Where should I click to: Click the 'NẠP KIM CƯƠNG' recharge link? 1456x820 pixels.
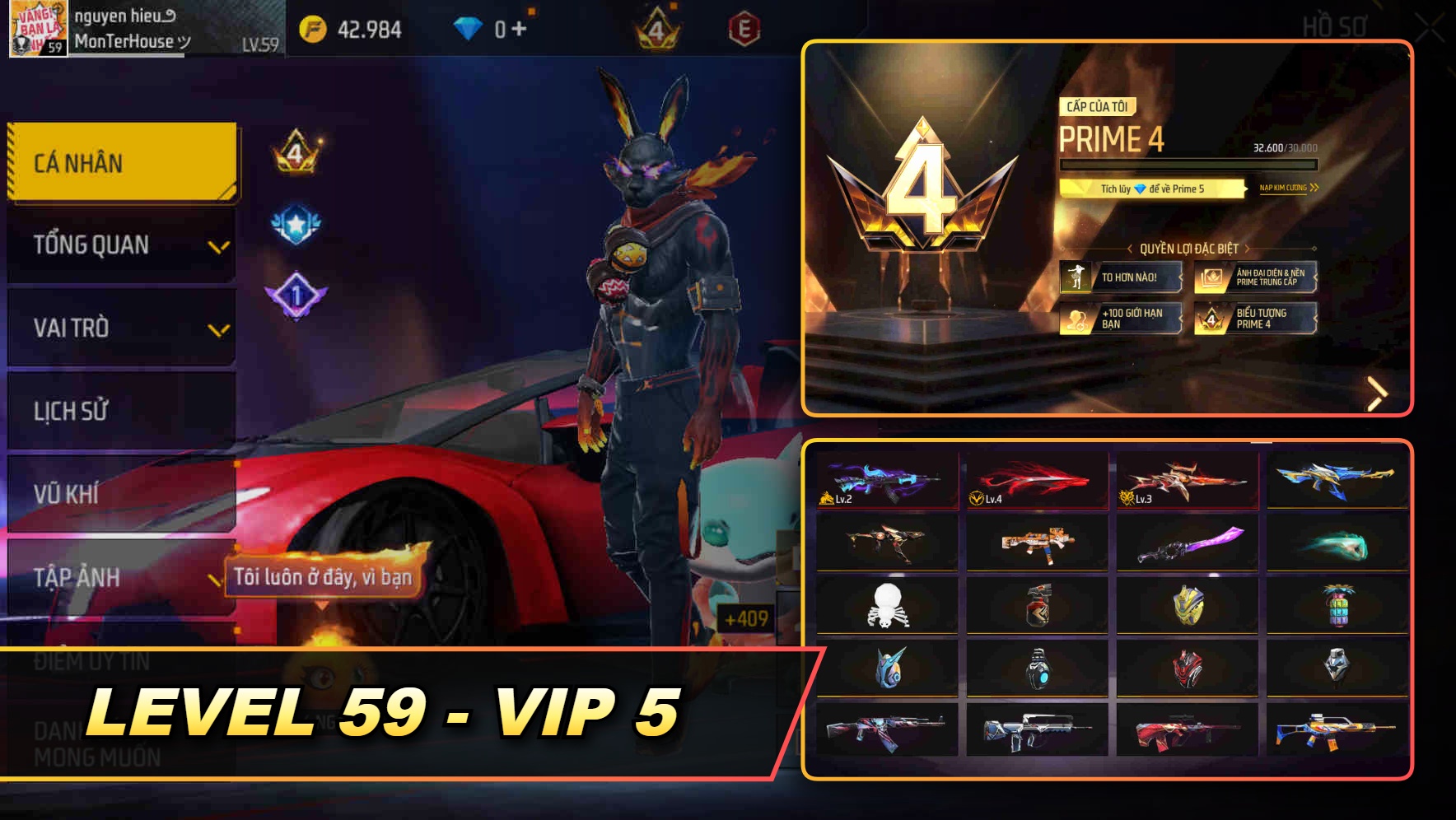[x=1288, y=189]
